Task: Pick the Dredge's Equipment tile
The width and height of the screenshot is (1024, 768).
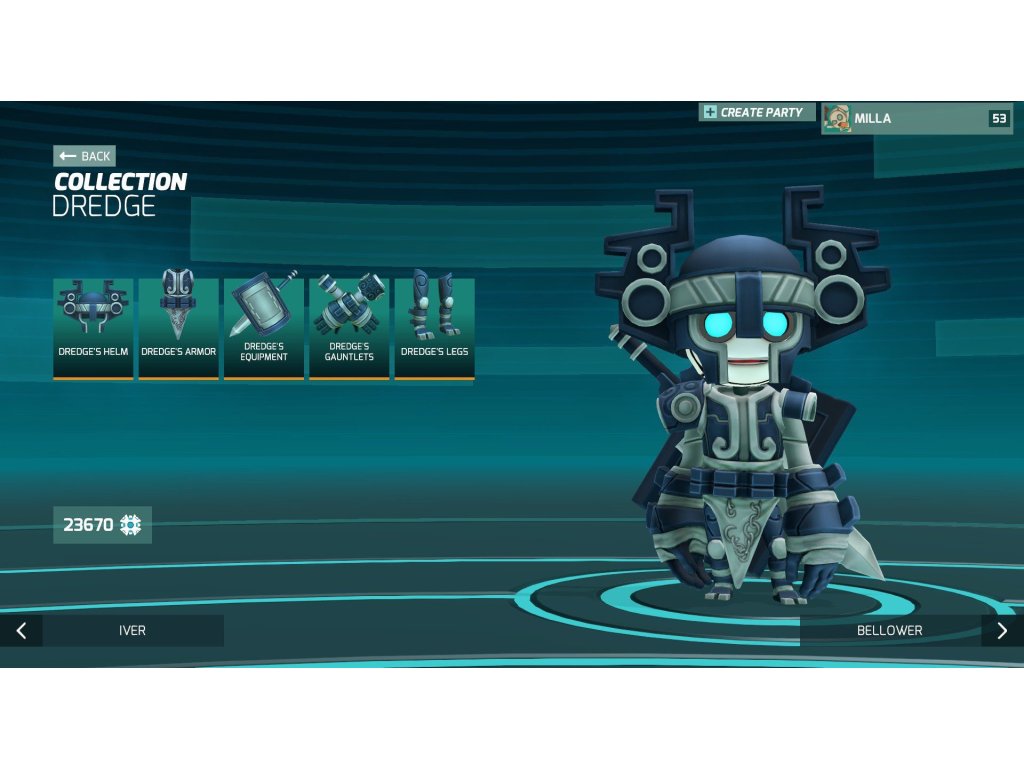Action: [264, 328]
